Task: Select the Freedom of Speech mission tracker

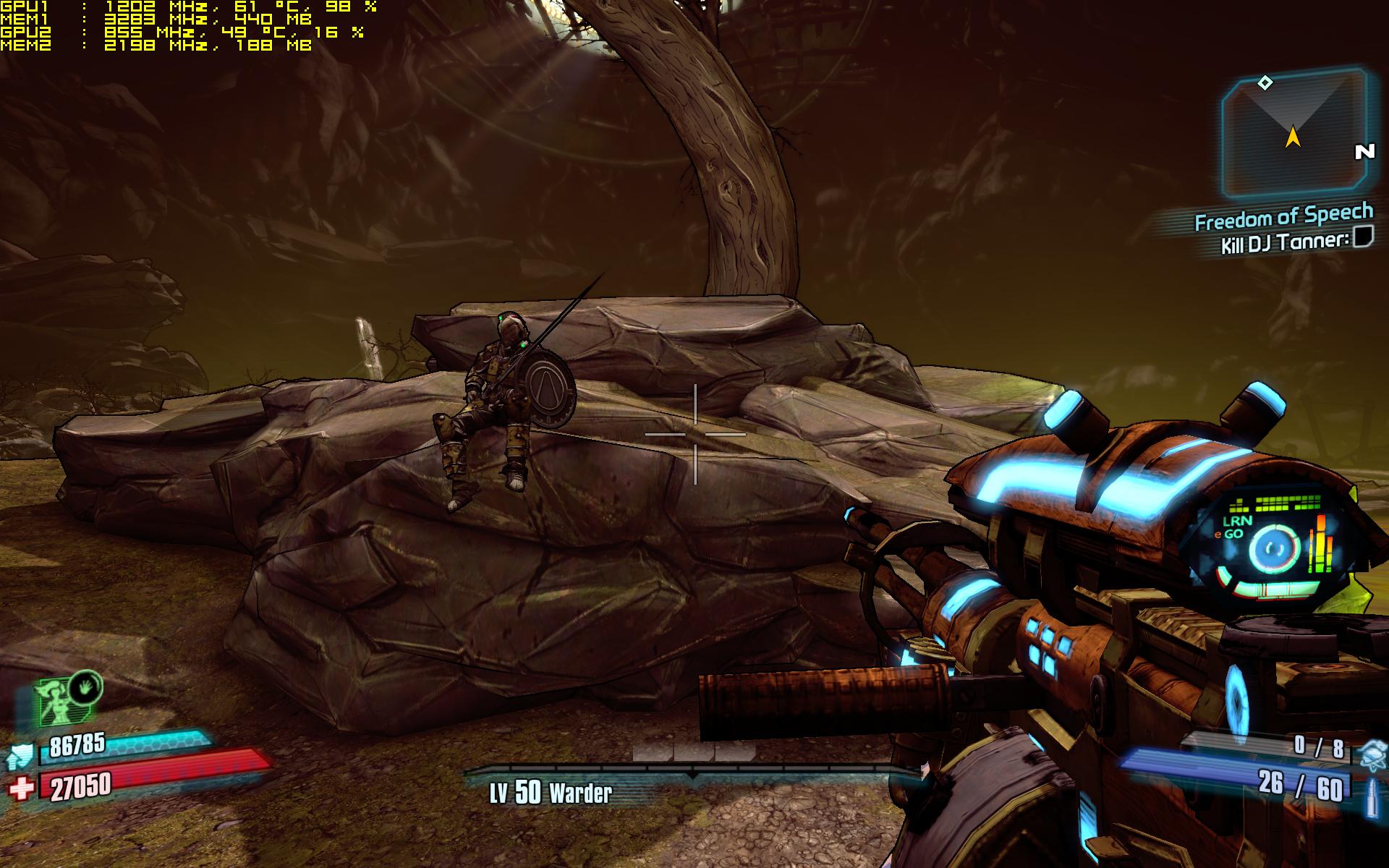Action: coord(1283,217)
